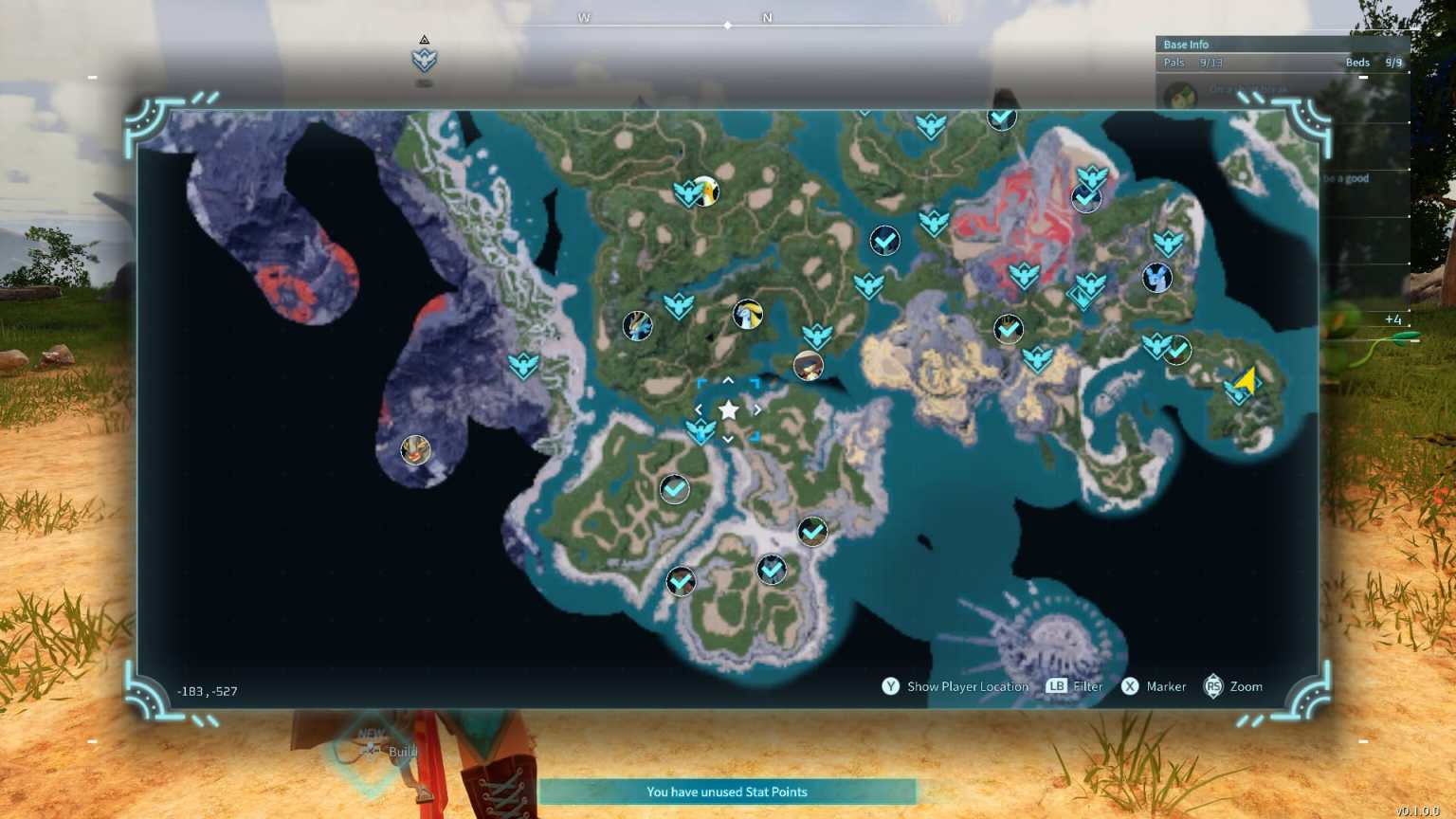Click the boss Pal portrait north of the cursor
Viewport: 1456px width, 819px height.
748,316
